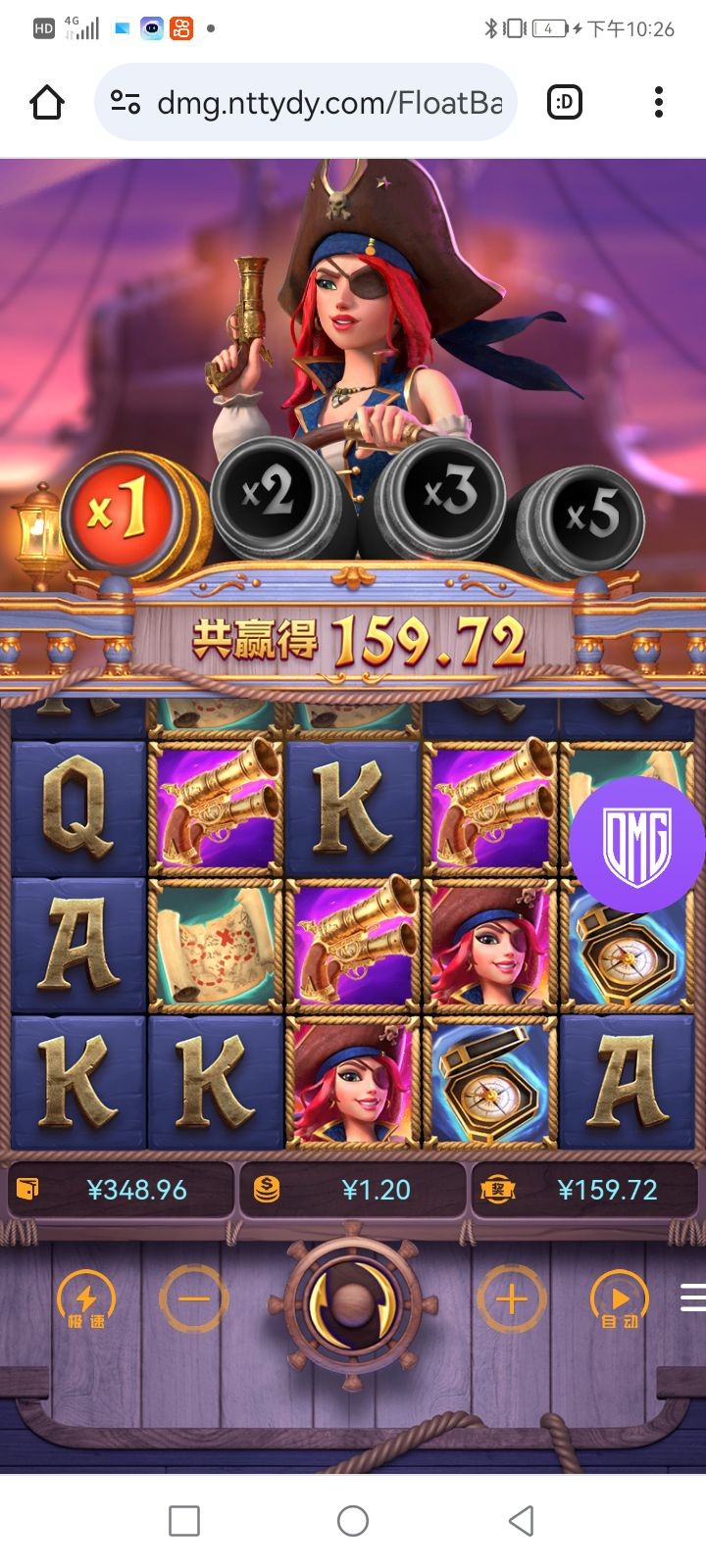Spin the ship wheel button

coord(352,1302)
